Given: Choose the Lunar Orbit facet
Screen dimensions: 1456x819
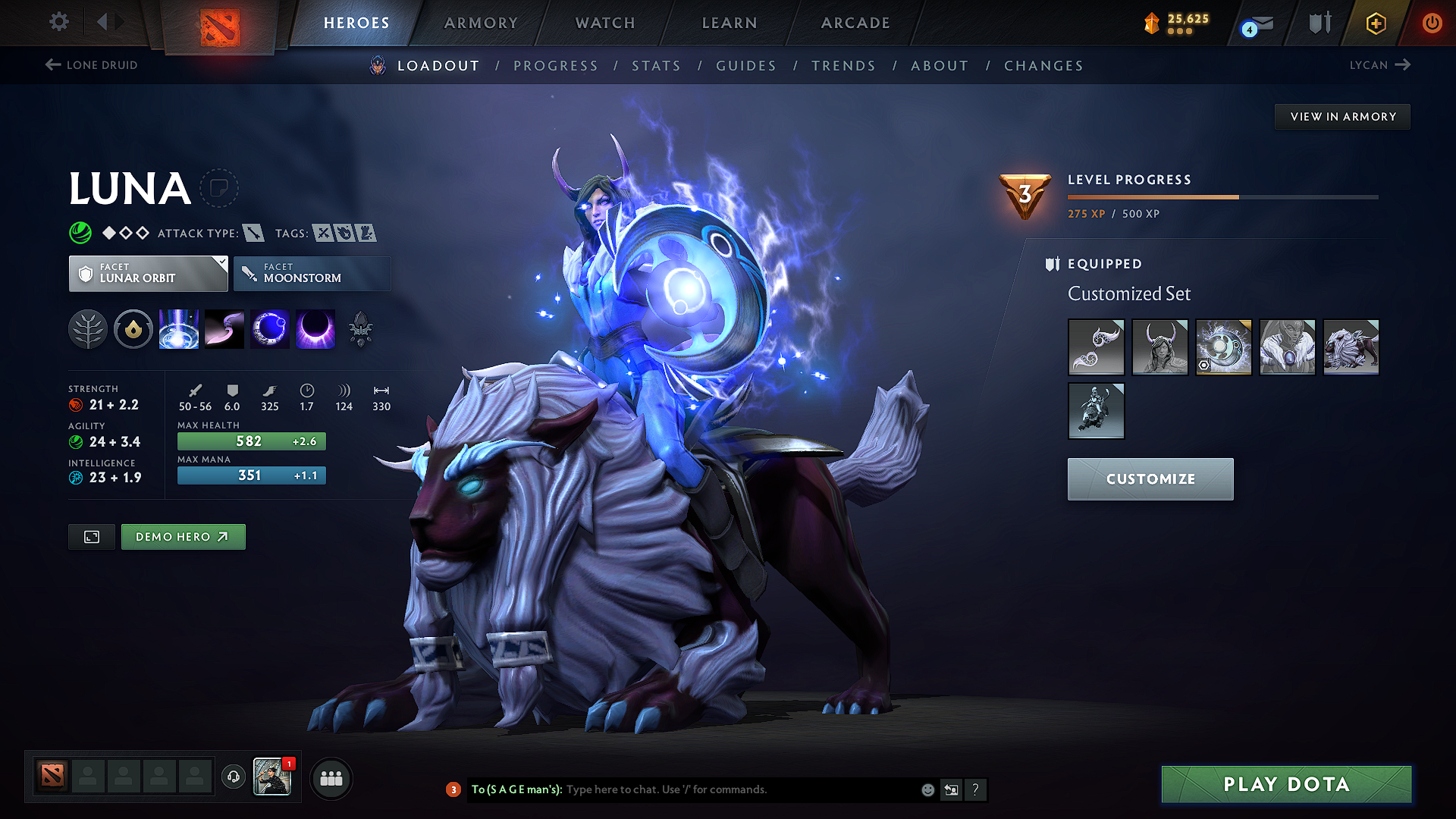Looking at the screenshot, I should tap(149, 273).
